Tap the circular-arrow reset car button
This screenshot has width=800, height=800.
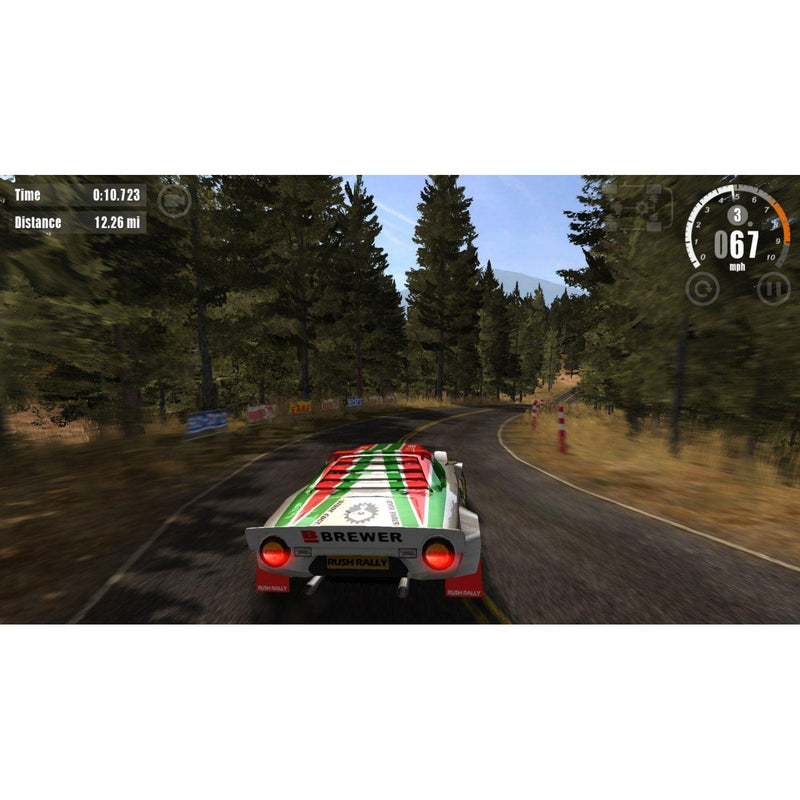point(702,289)
